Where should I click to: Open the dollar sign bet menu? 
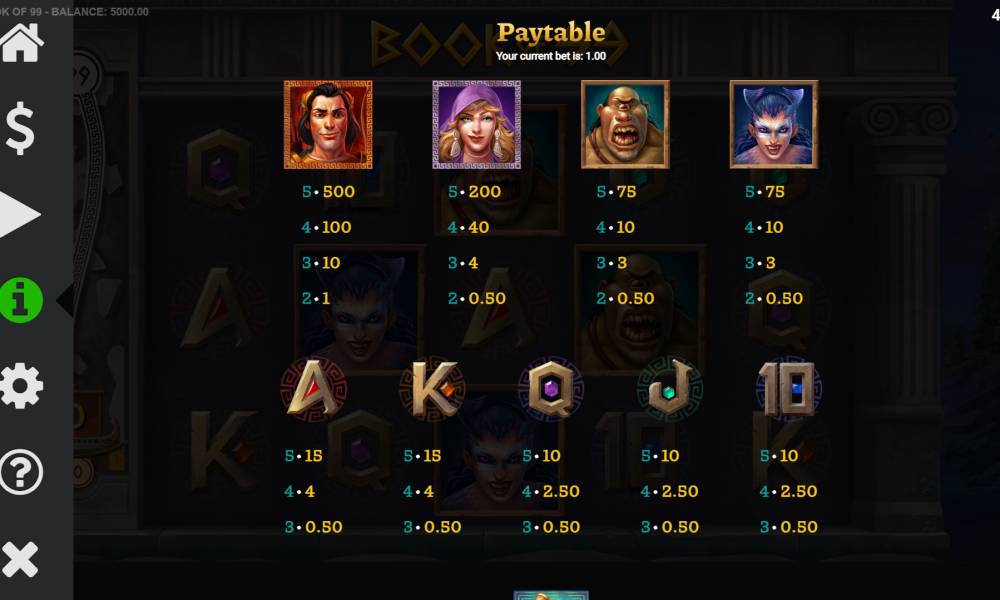click(x=21, y=129)
